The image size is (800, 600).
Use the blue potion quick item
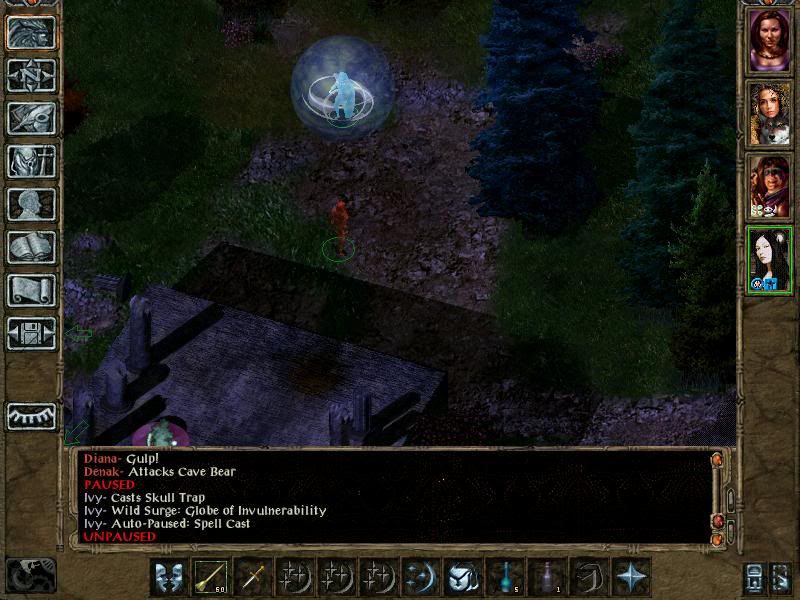(x=506, y=577)
